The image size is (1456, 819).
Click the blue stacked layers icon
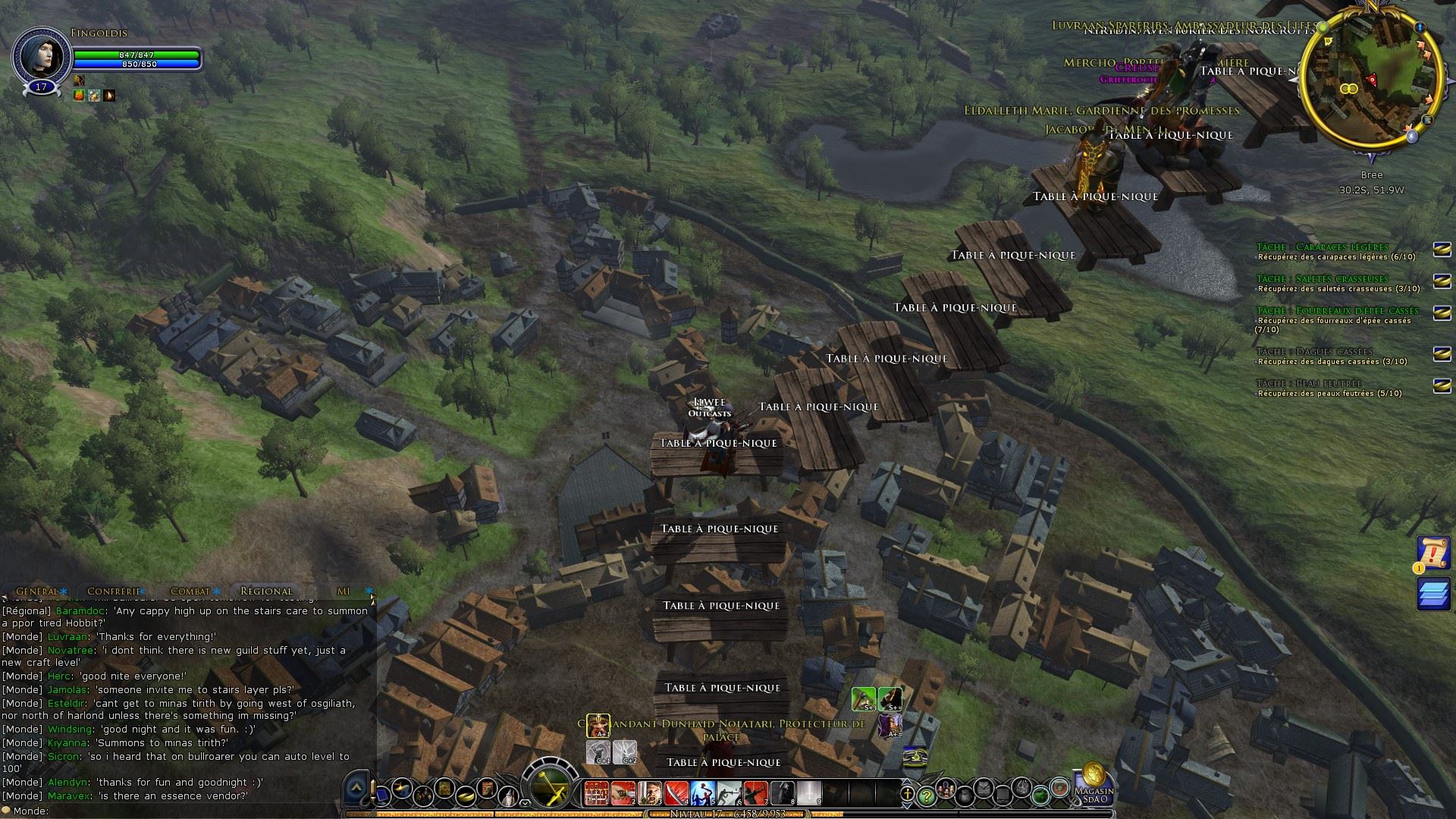pyautogui.click(x=1433, y=595)
